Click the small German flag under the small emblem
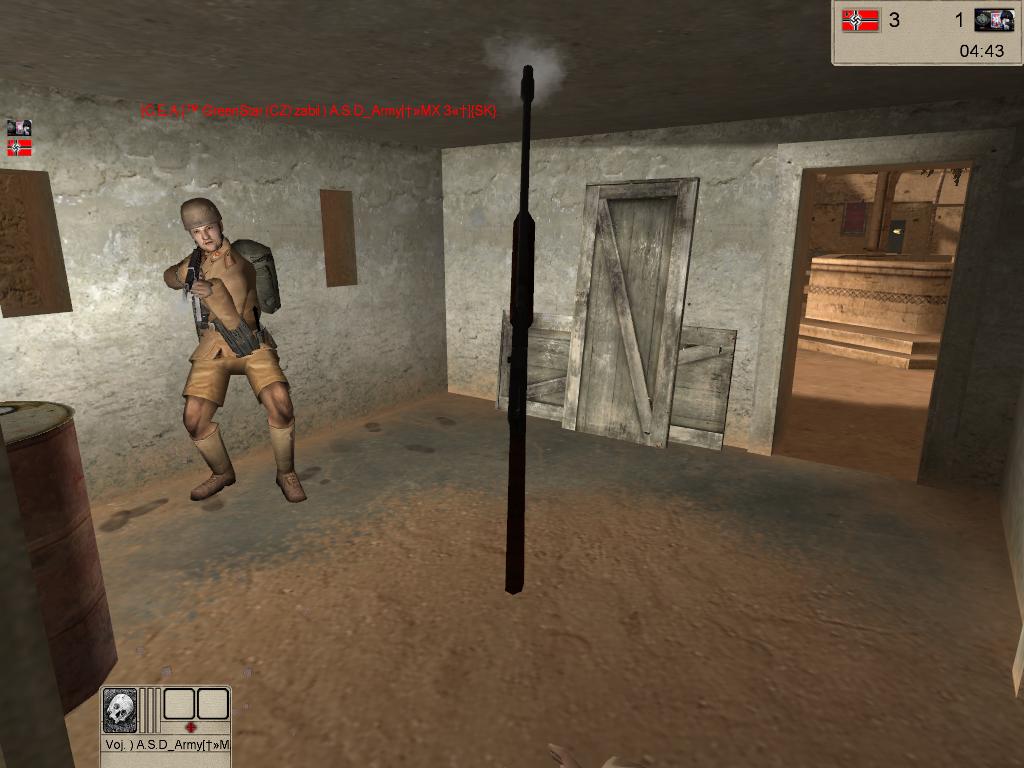1024x768 pixels. 19,148
